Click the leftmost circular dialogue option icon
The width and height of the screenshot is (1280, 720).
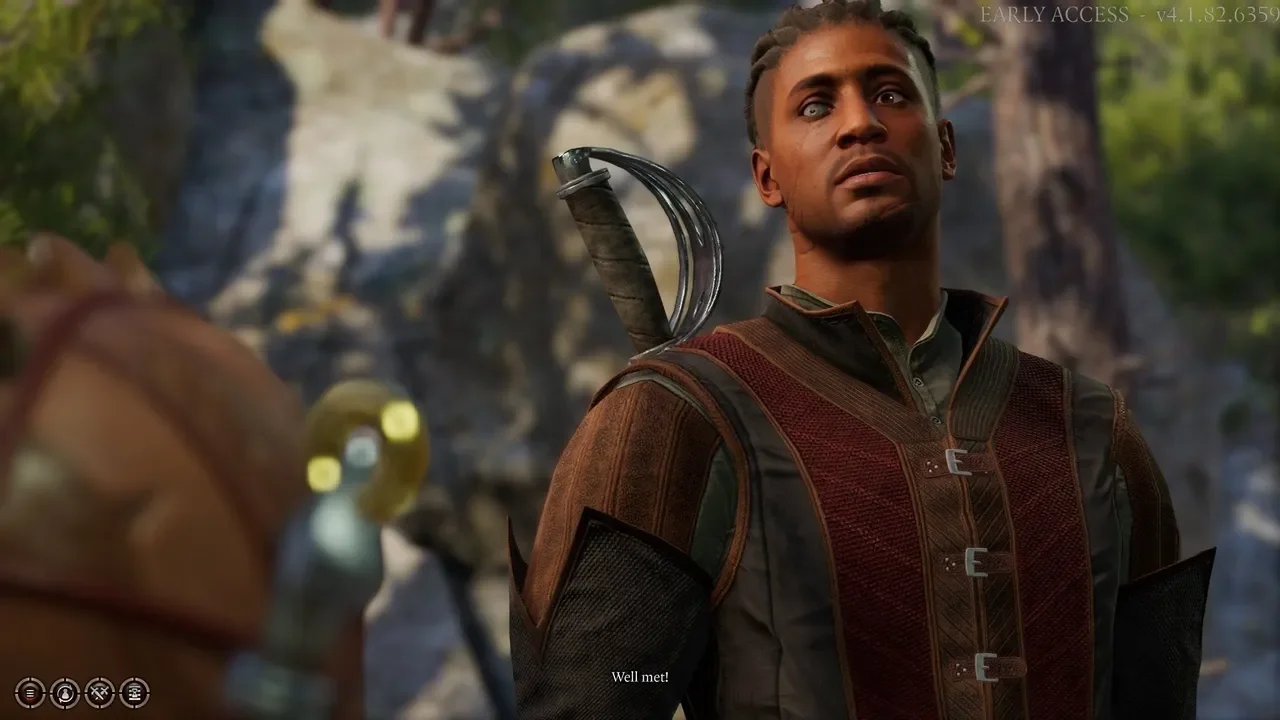[31, 693]
